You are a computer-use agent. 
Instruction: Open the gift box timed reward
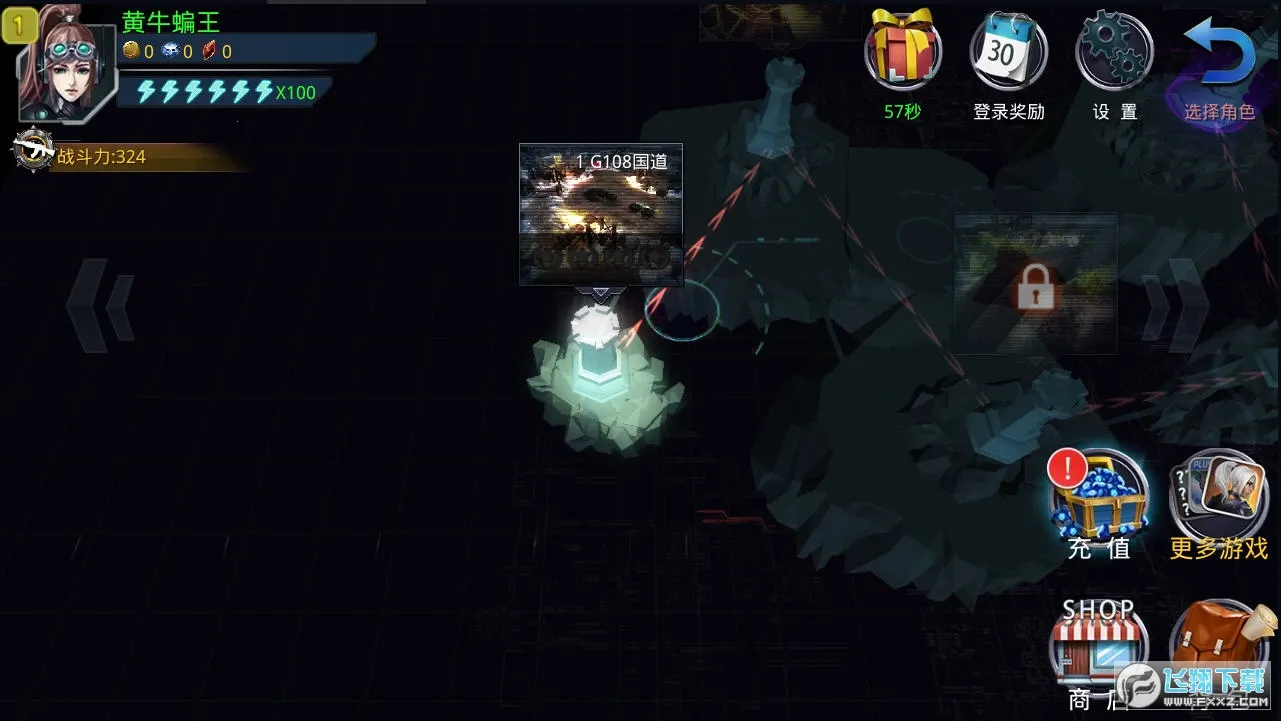coord(903,51)
